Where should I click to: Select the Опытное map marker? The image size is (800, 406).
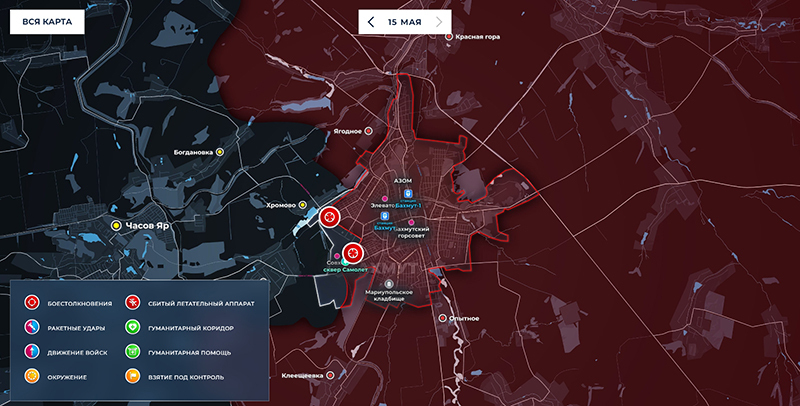point(444,318)
